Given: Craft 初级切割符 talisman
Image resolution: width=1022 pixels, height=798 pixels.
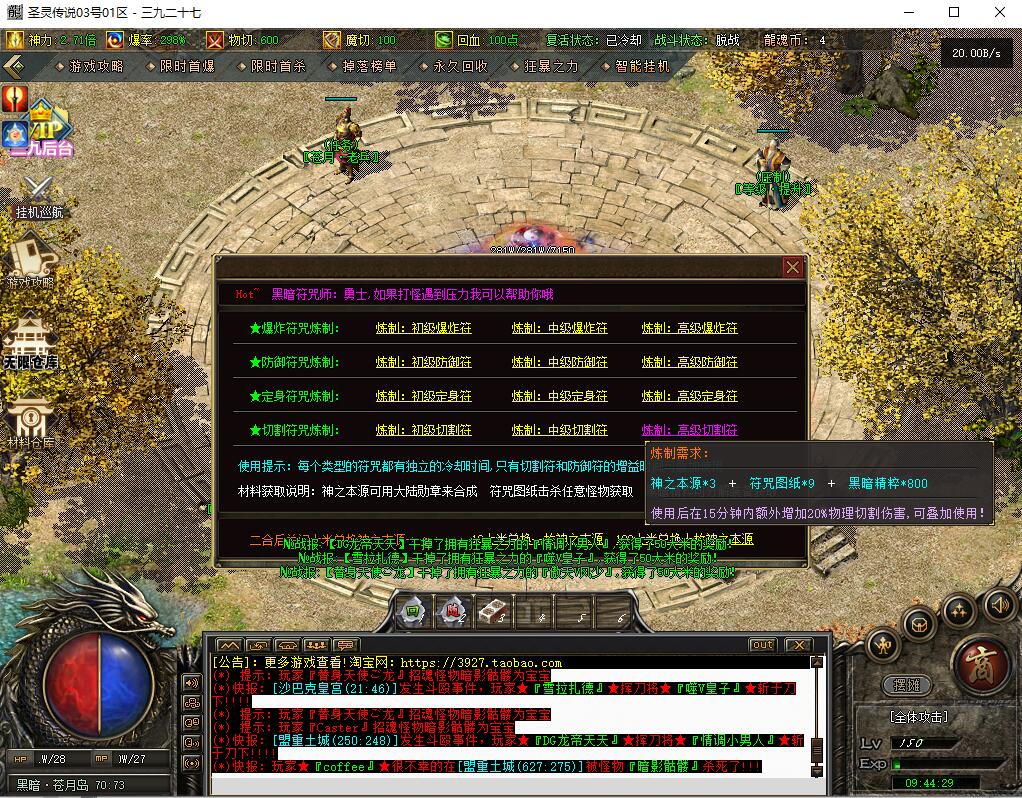Looking at the screenshot, I should (423, 430).
